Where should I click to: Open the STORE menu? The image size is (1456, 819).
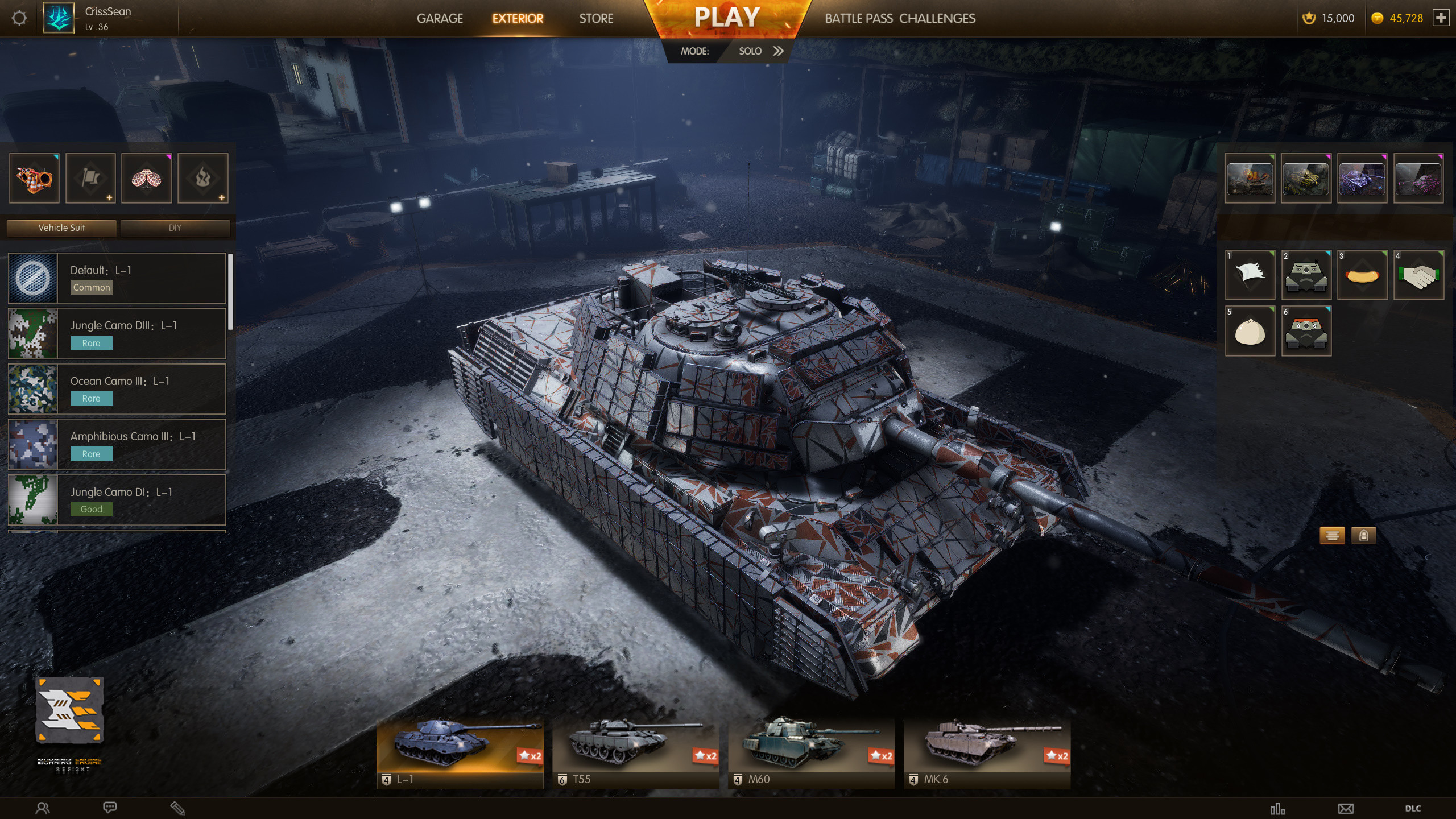pyautogui.click(x=595, y=18)
